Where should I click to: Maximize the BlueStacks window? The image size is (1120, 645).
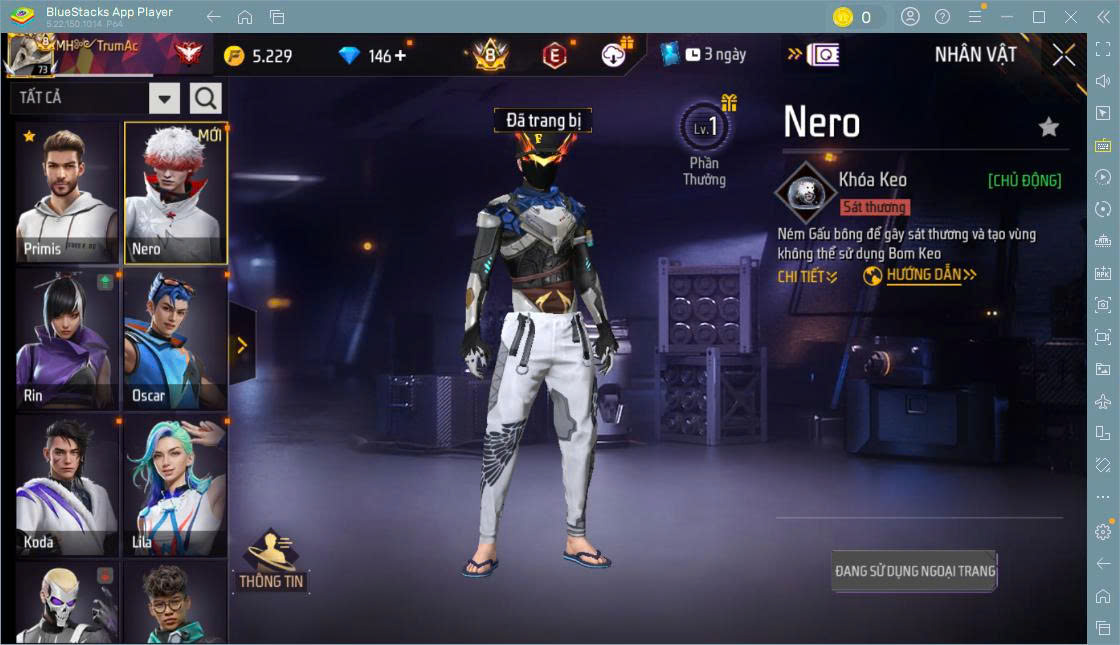1039,17
